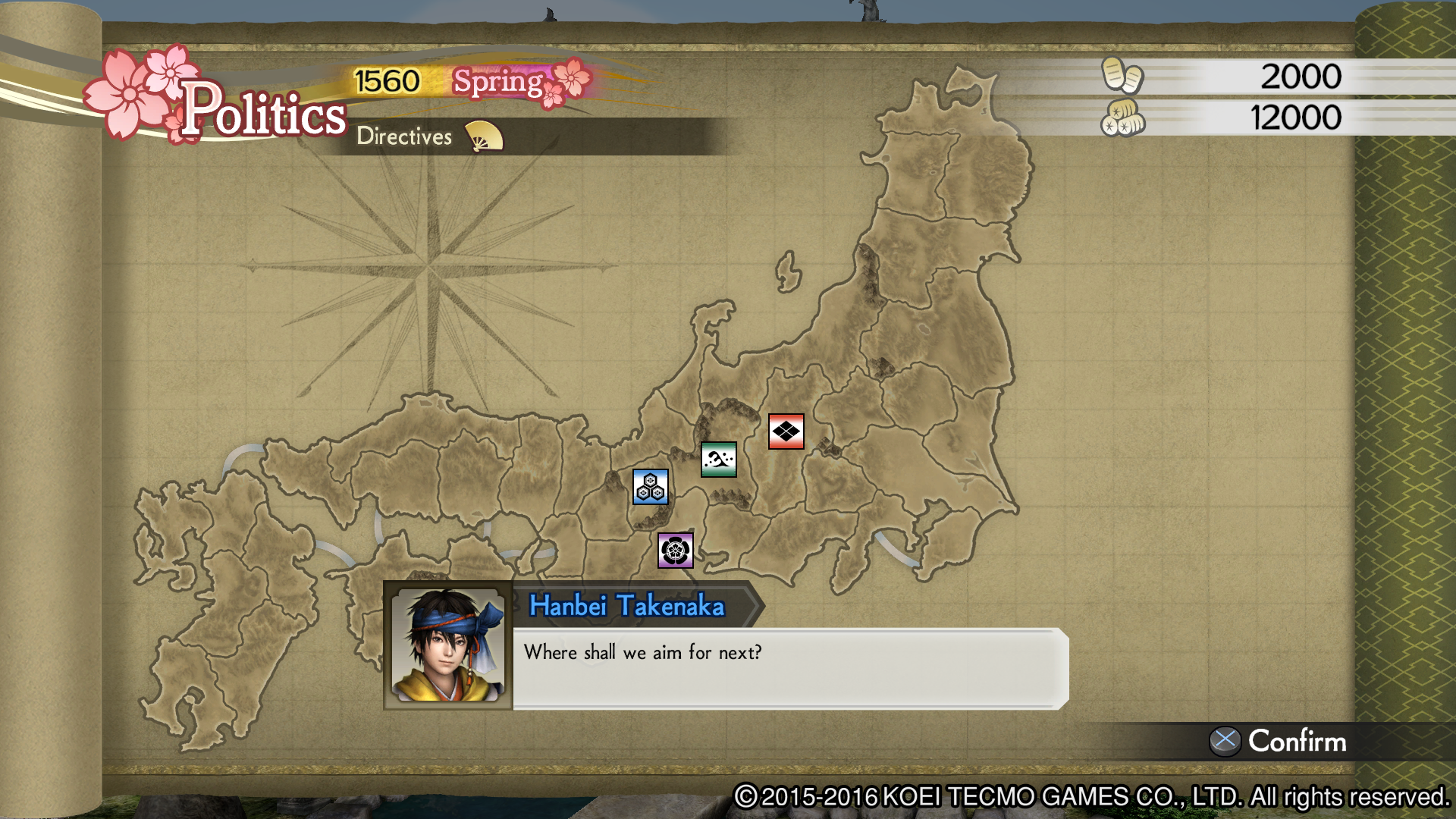Click the green clan crest marker
Viewport: 1456px width, 819px height.
pyautogui.click(x=717, y=460)
